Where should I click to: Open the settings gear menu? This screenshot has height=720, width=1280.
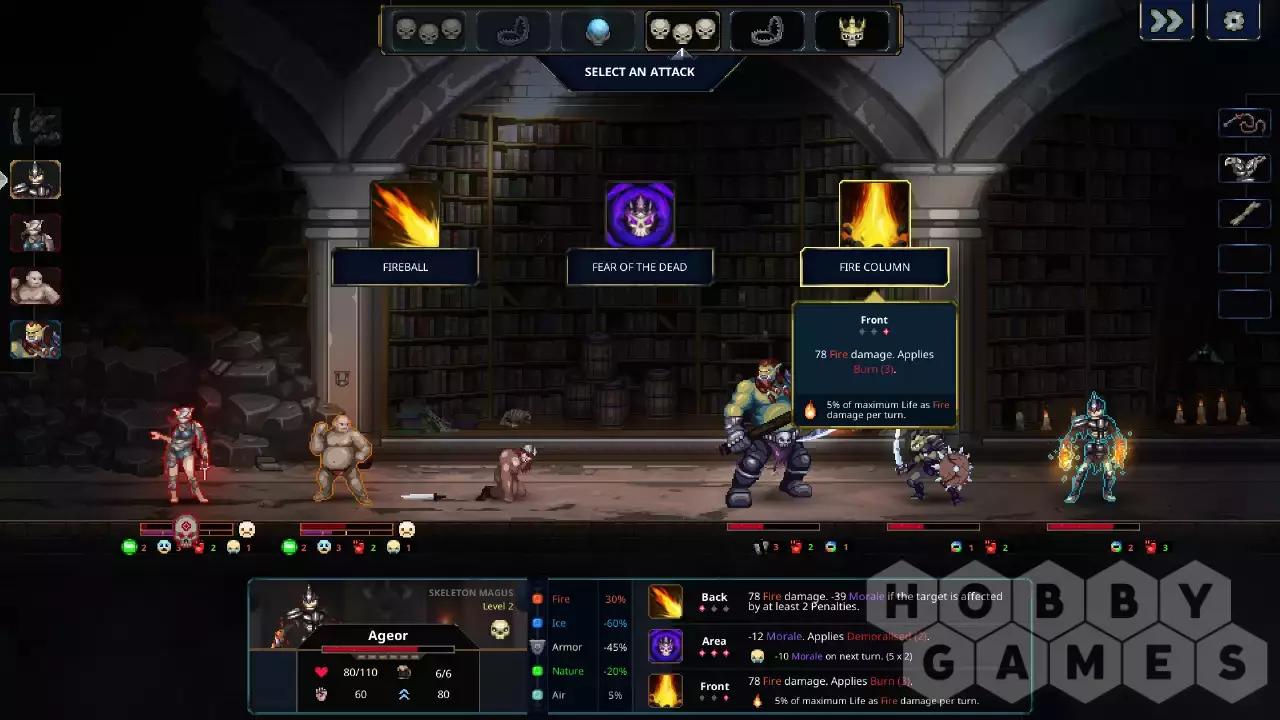(x=1233, y=21)
